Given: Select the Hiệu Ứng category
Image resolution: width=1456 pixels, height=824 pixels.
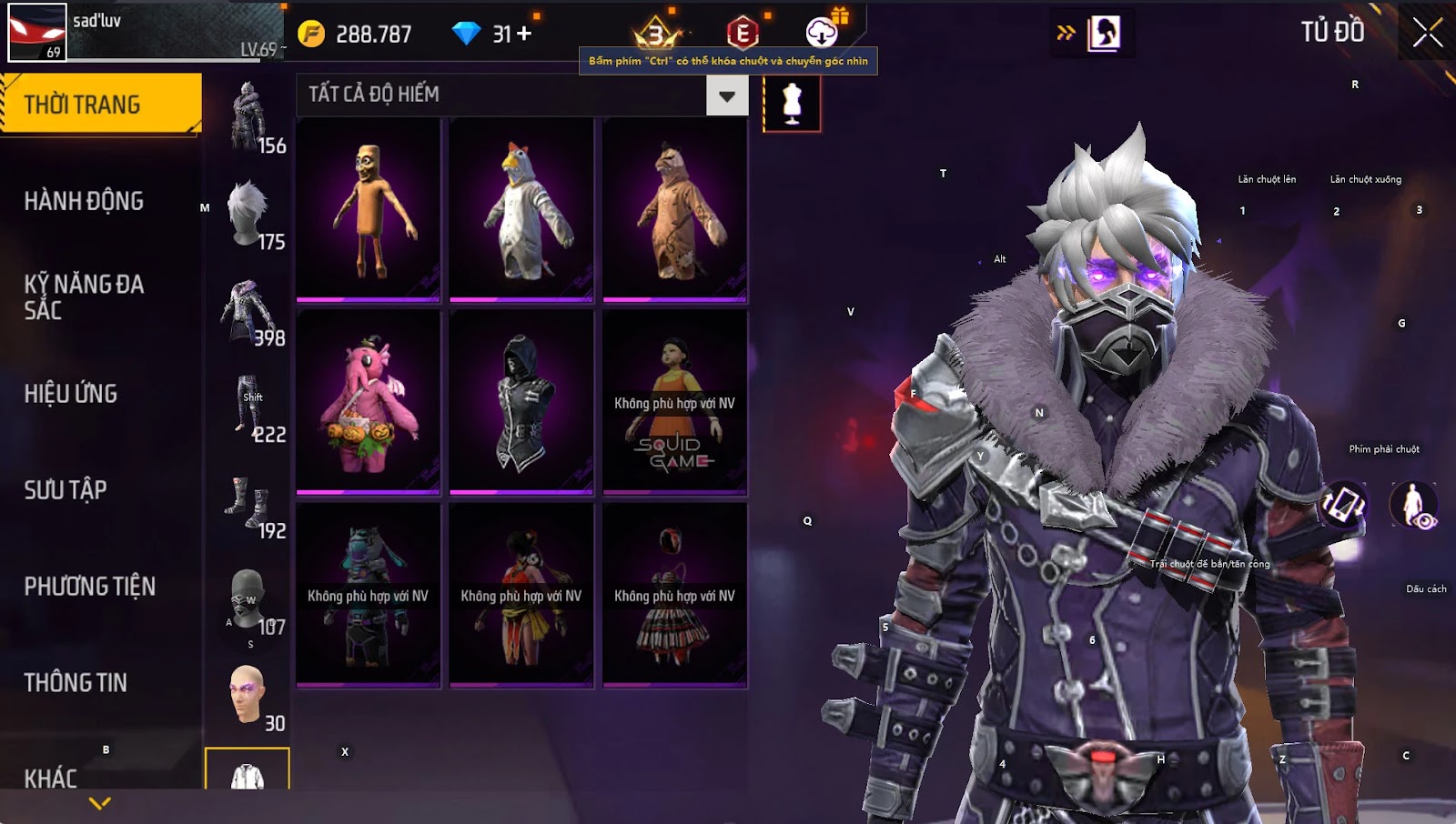Looking at the screenshot, I should tap(71, 394).
